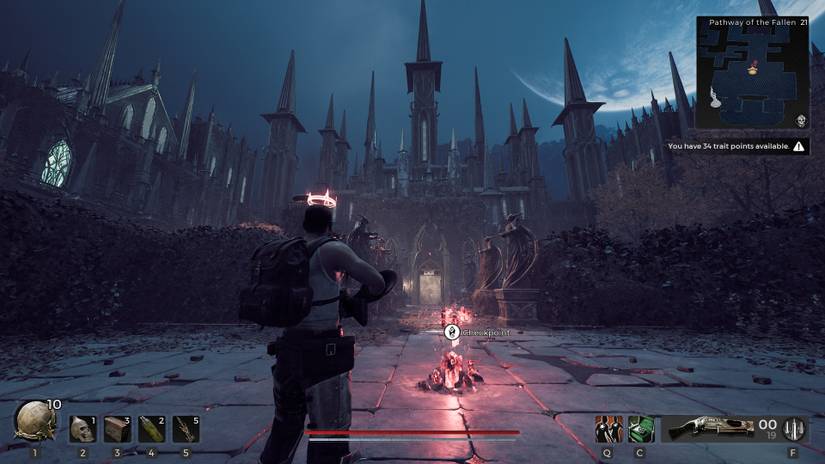The height and width of the screenshot is (464, 825).
Task: Activate the twin figures skill icon
Action: [609, 429]
